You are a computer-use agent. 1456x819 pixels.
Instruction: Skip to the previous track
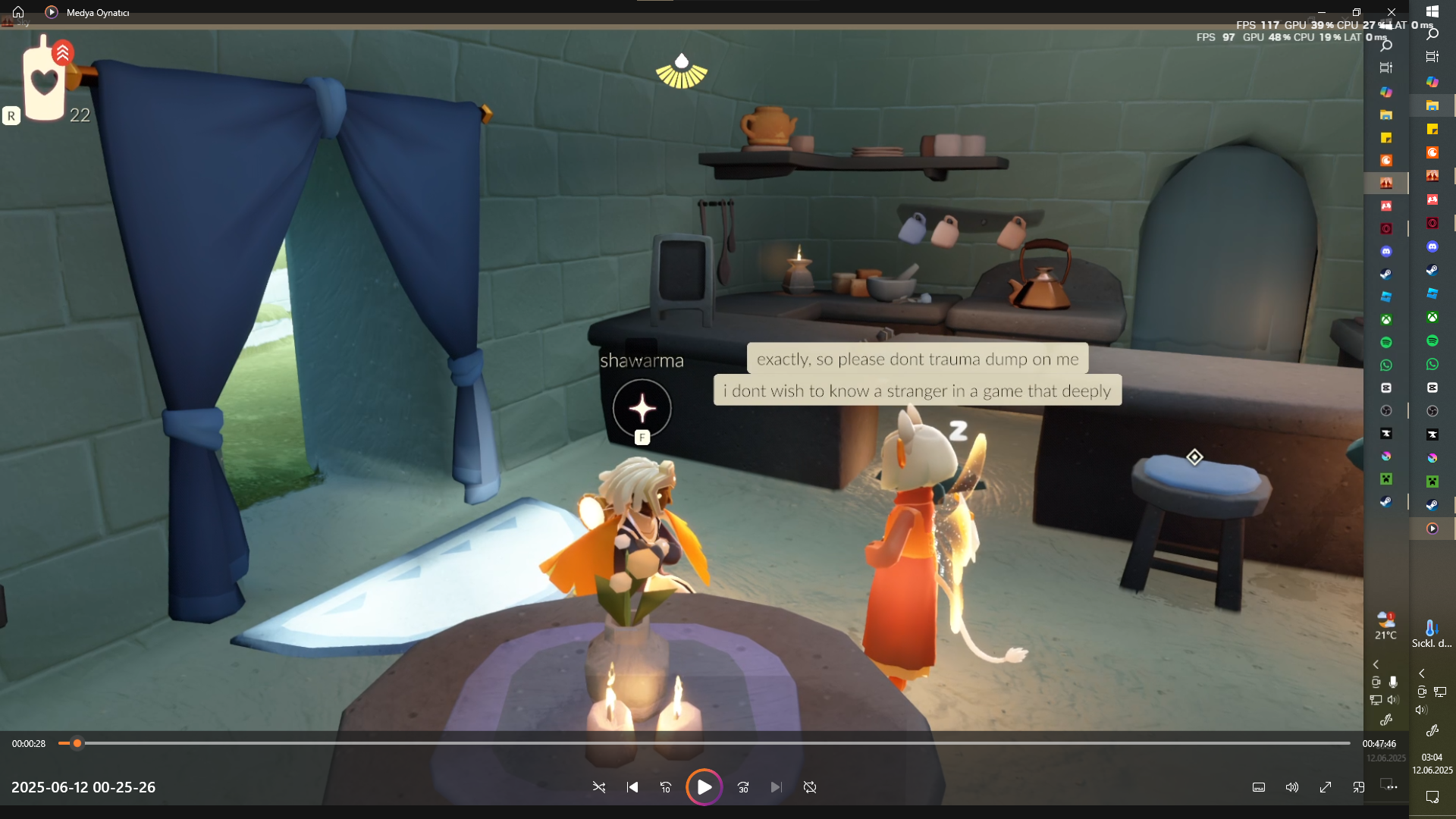pos(632,787)
